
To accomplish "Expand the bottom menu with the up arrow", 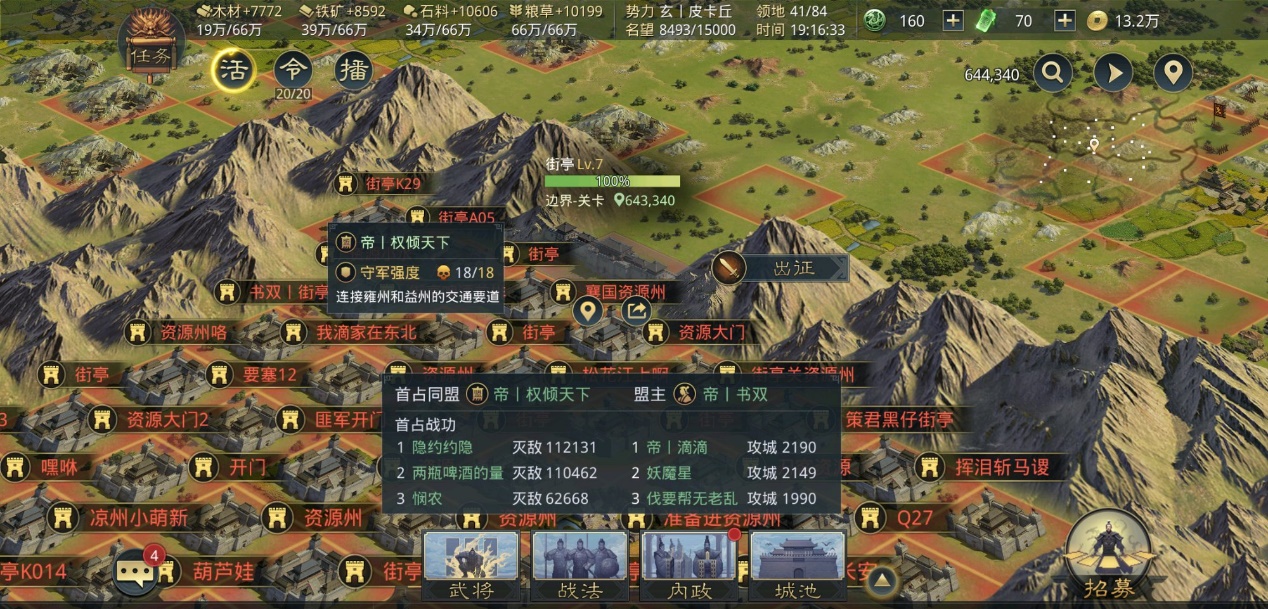I will pyautogui.click(x=881, y=578).
